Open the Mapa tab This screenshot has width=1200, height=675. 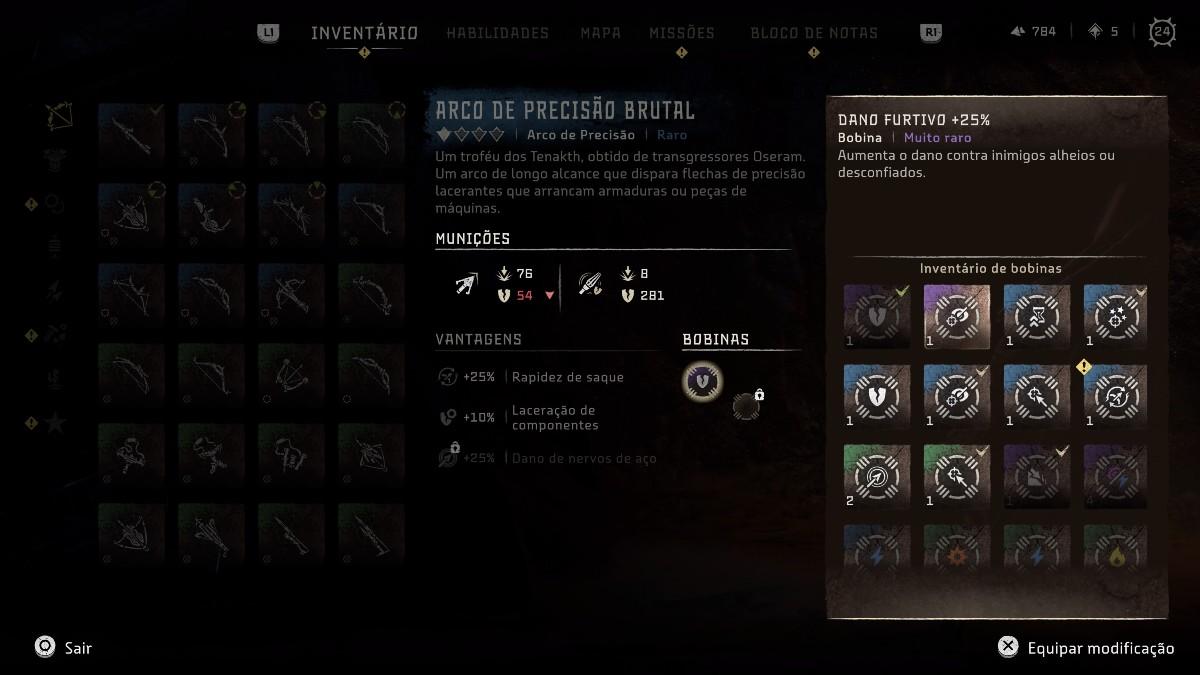click(600, 33)
